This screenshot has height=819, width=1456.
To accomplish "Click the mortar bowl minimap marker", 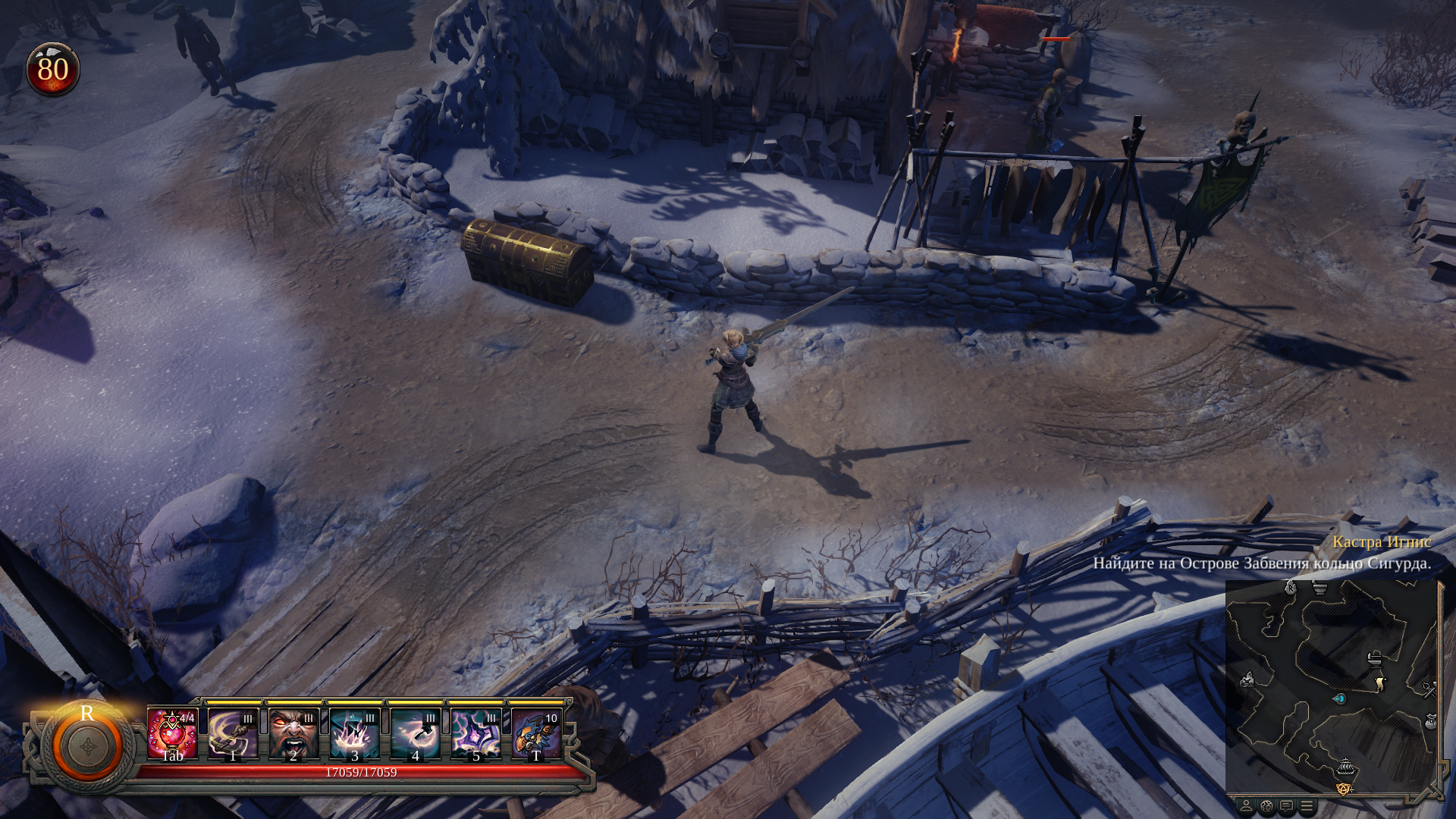I will (1320, 588).
